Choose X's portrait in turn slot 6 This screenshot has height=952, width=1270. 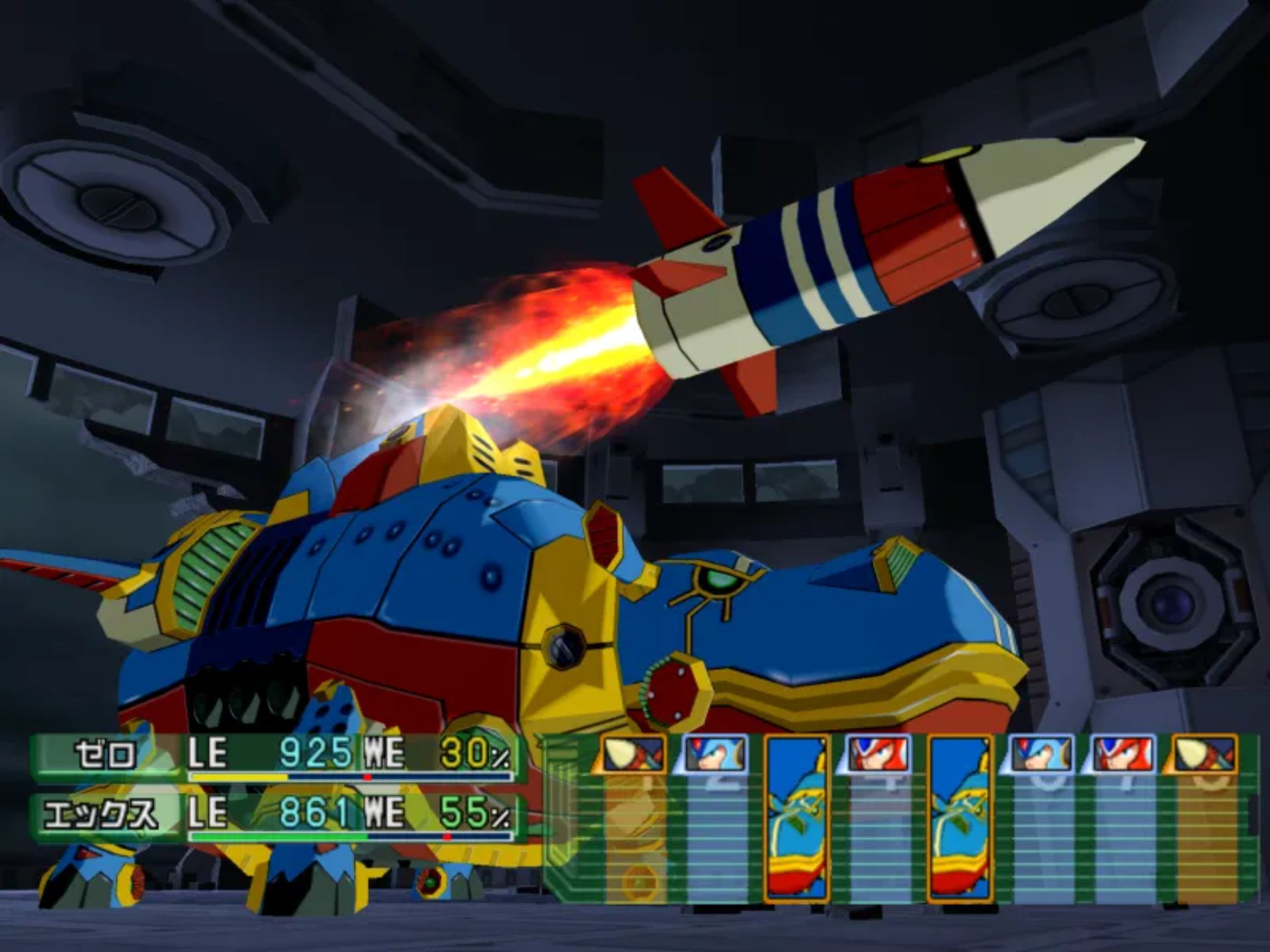[1042, 754]
